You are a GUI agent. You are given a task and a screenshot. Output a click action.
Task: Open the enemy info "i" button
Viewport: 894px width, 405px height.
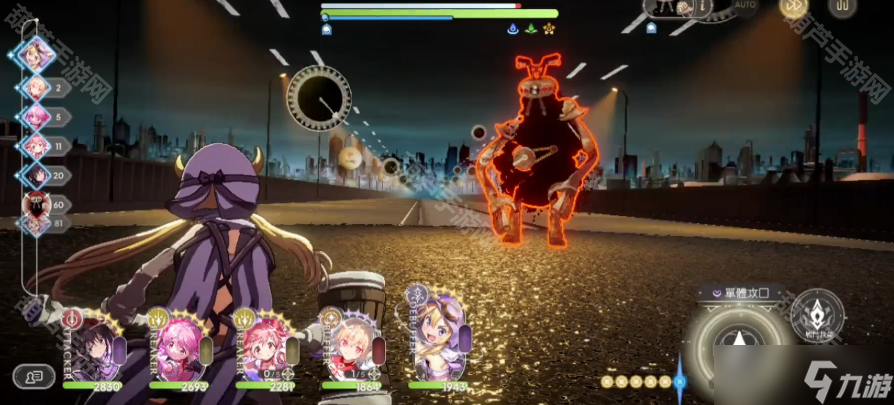703,7
